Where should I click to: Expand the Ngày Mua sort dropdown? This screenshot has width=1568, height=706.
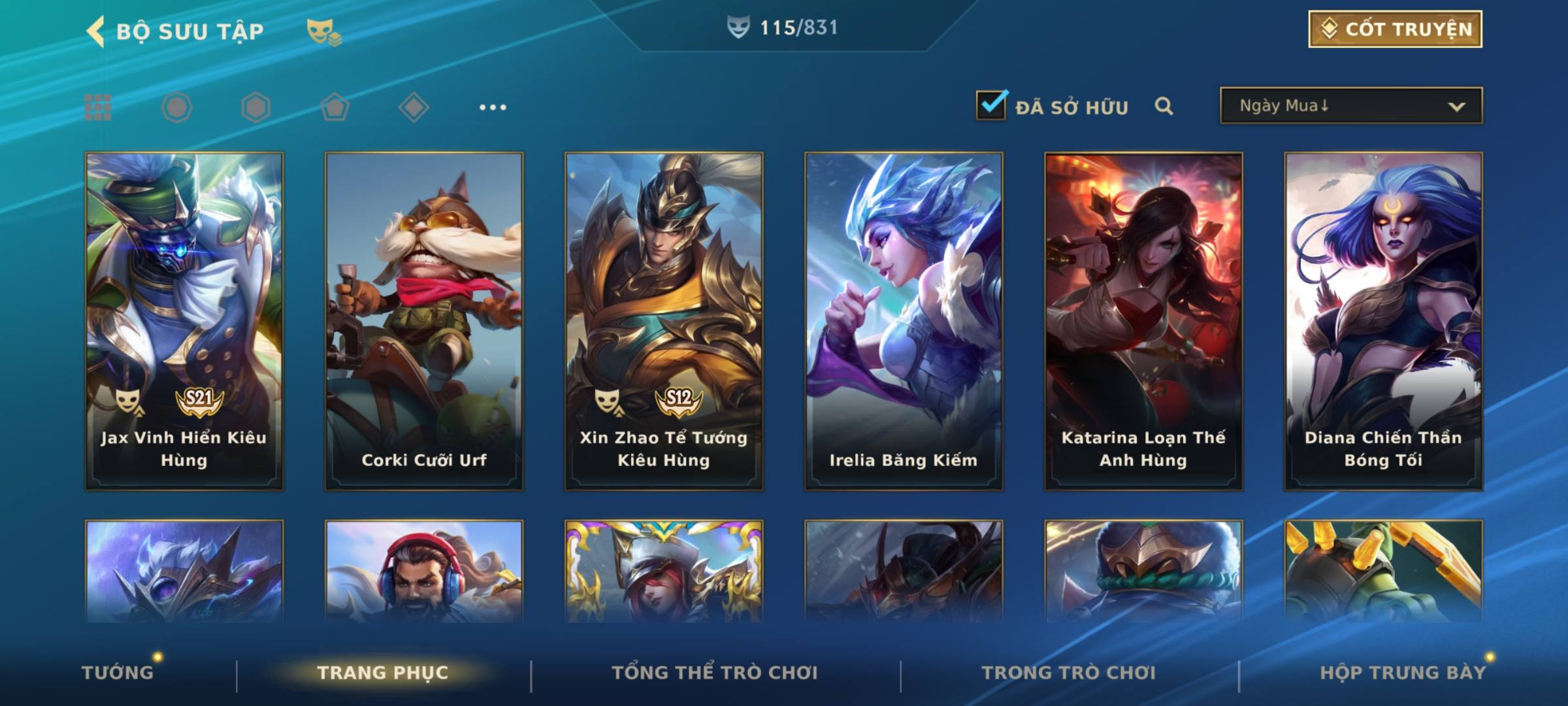pos(1350,106)
